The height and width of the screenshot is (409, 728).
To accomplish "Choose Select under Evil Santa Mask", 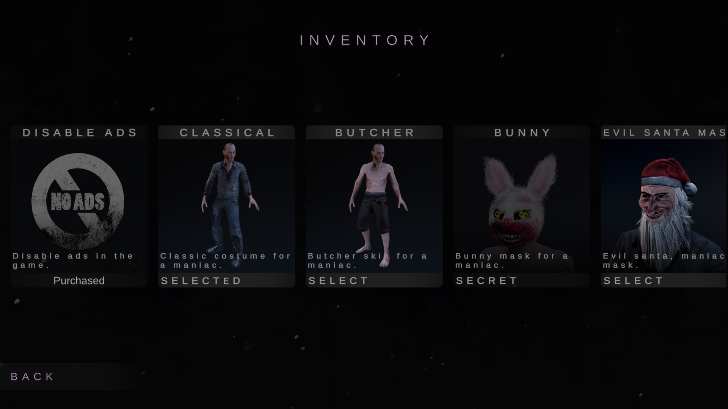I will (x=664, y=281).
